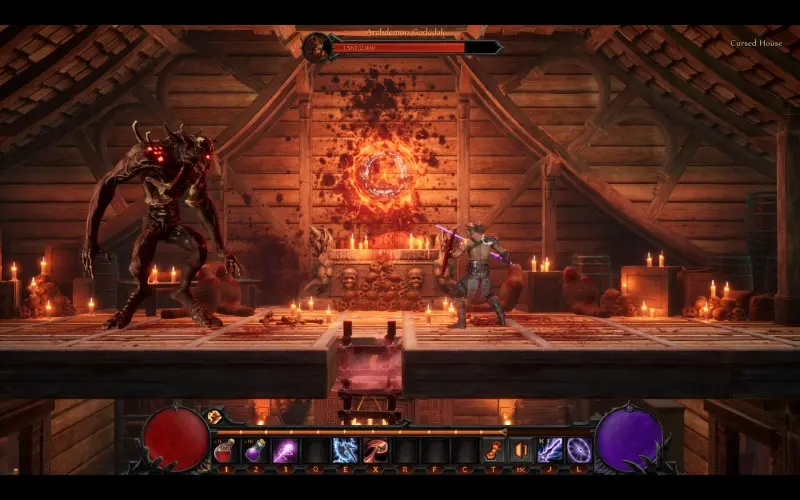This screenshot has width=800, height=500.
Task: Use the red health potion slot
Action: 225,450
